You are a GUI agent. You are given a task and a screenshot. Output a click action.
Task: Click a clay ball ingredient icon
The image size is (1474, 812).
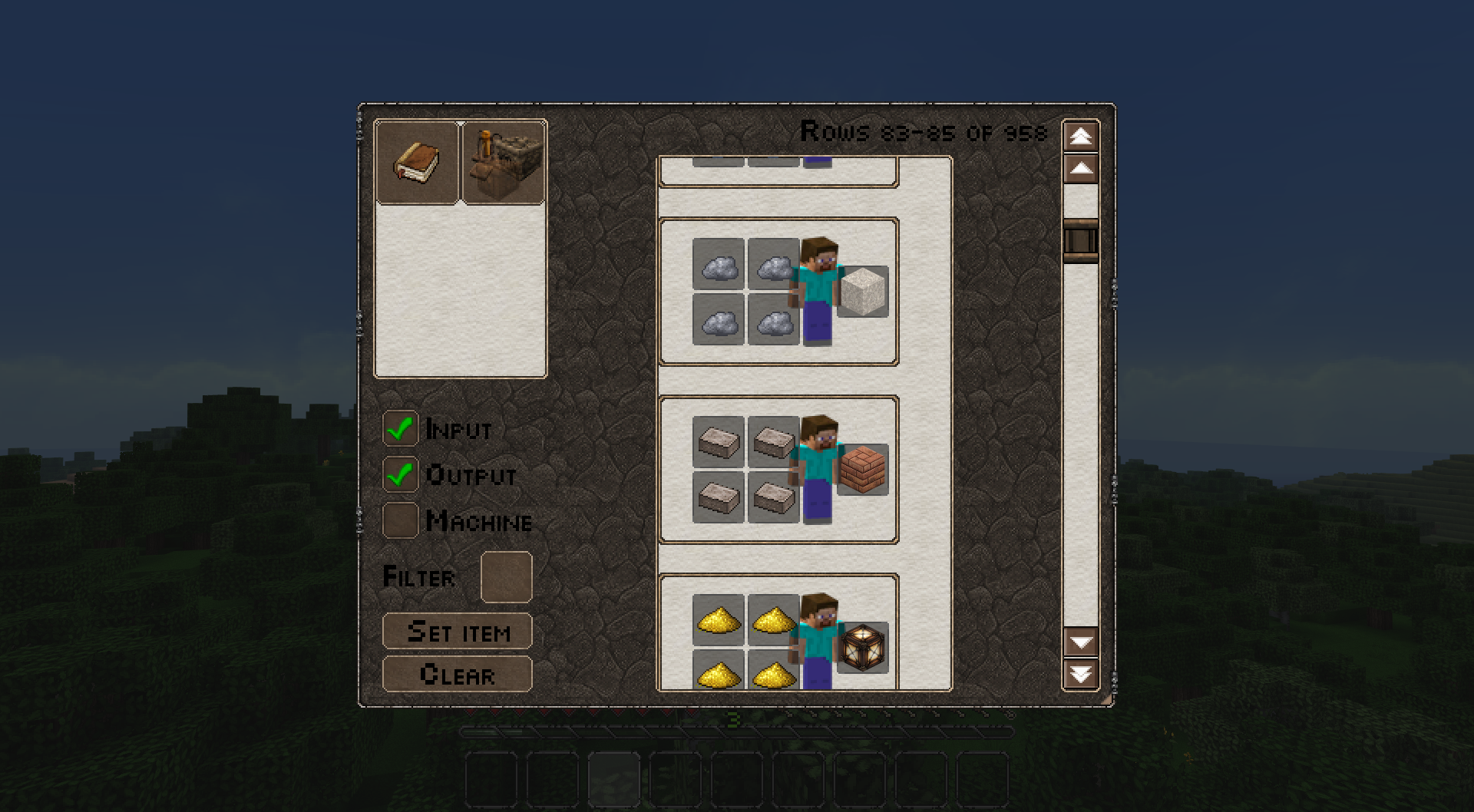[719, 268]
